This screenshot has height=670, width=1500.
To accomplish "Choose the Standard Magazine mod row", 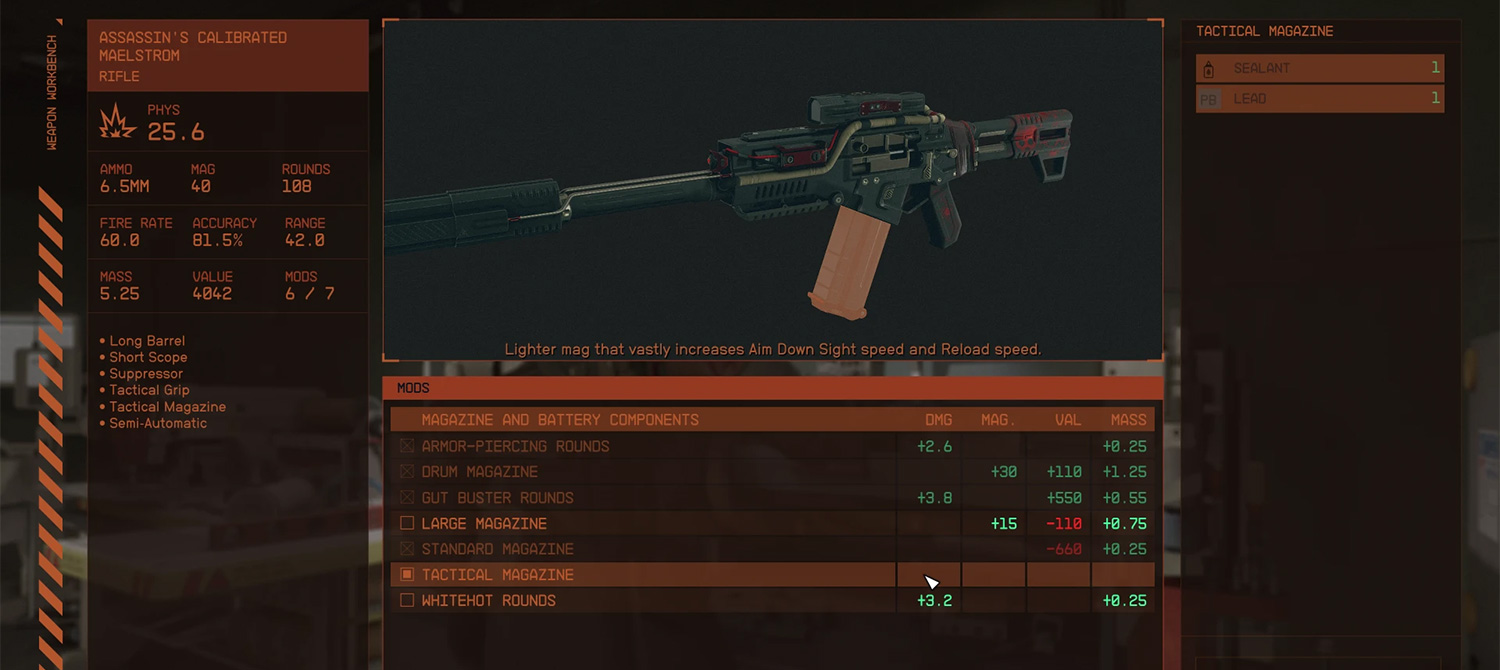I will [497, 549].
